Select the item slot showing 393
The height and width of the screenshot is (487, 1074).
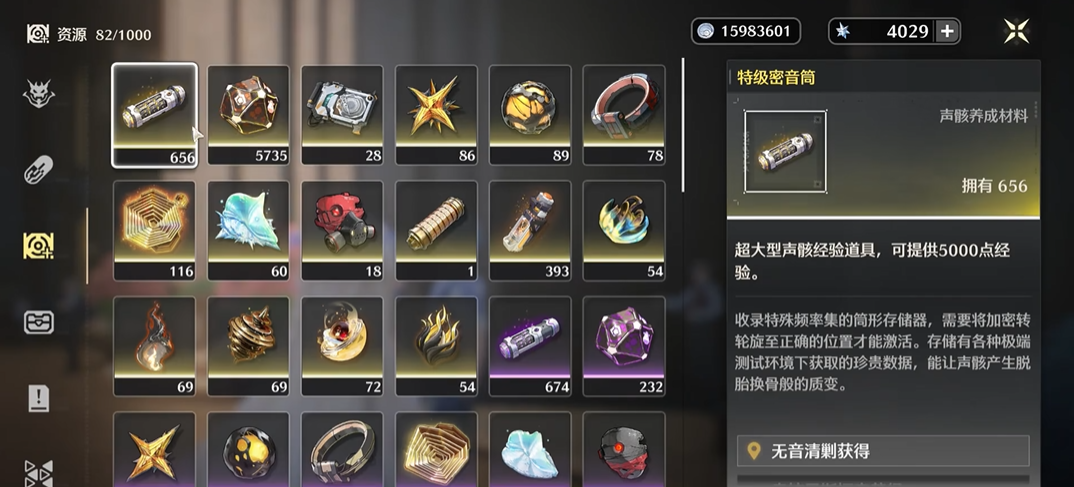pyautogui.click(x=530, y=229)
